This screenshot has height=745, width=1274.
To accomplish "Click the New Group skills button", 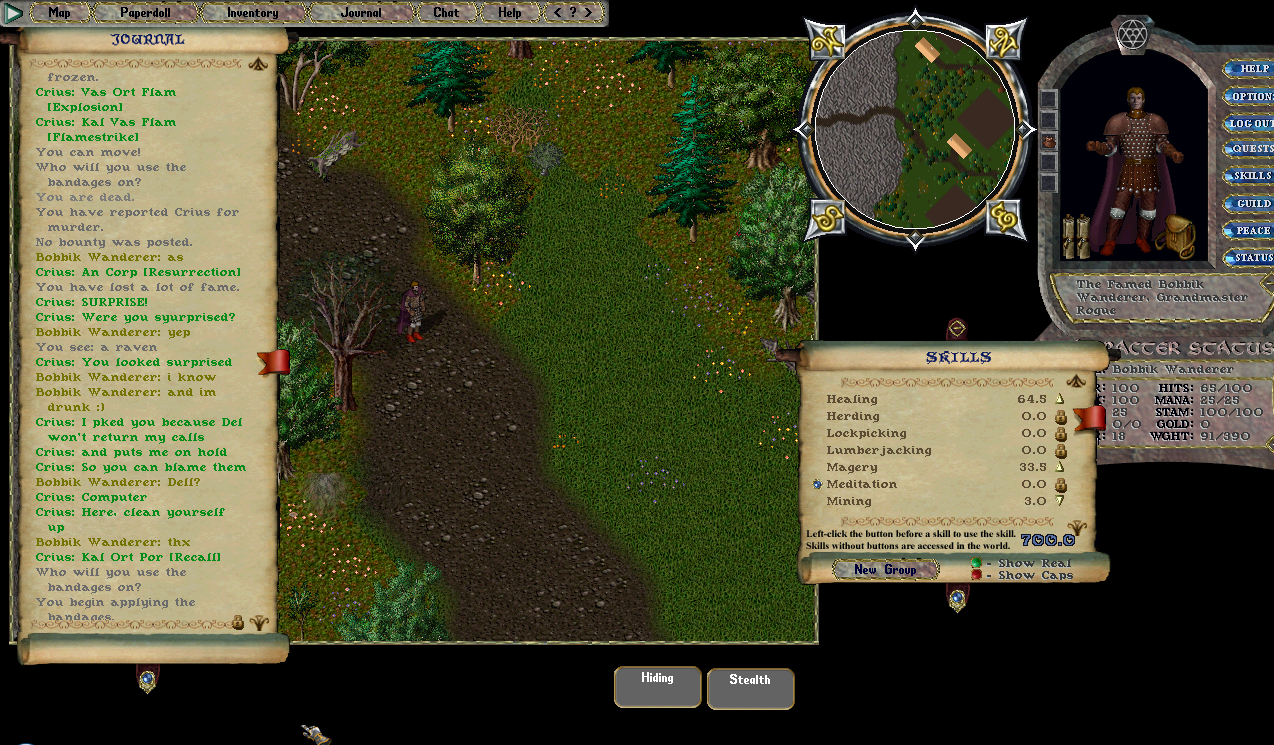I will [885, 570].
